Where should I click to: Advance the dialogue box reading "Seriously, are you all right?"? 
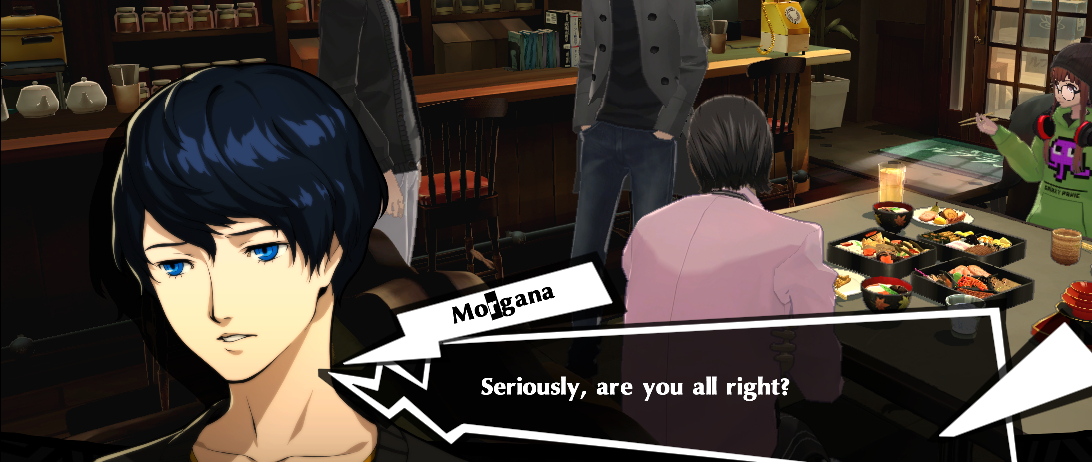tap(634, 386)
